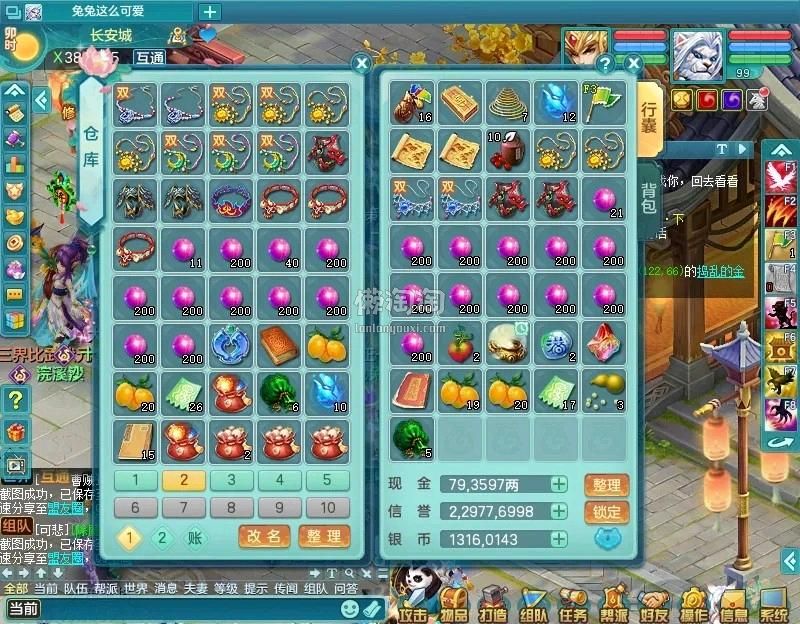Image resolution: width=800 pixels, height=624 pixels.
Task: Click the 互通 button under 长安城
Action: pyautogui.click(x=149, y=58)
